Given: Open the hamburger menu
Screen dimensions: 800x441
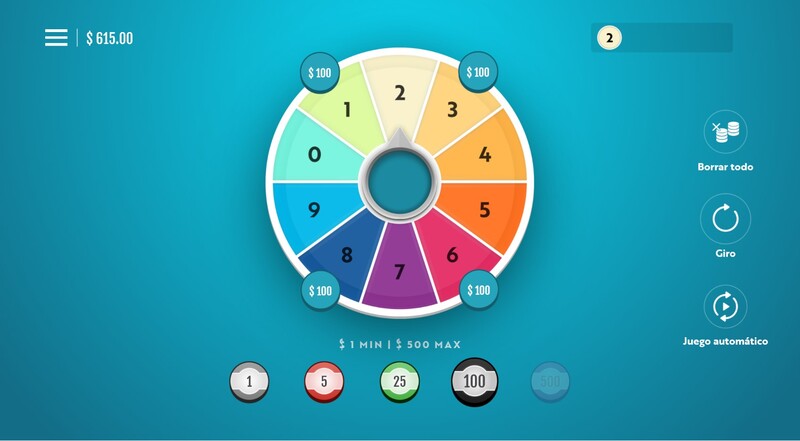Looking at the screenshot, I should [56, 38].
